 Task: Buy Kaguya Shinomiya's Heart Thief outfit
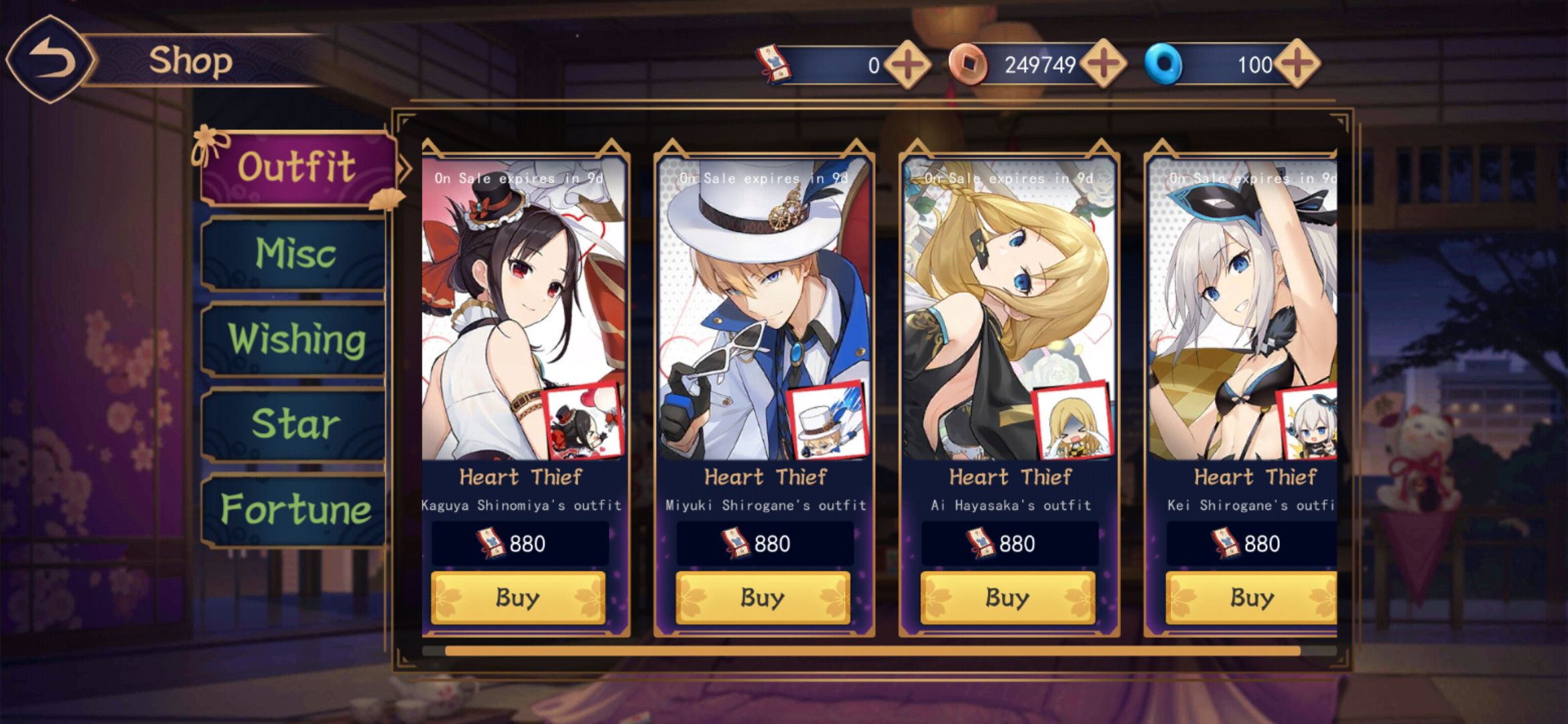tap(518, 597)
